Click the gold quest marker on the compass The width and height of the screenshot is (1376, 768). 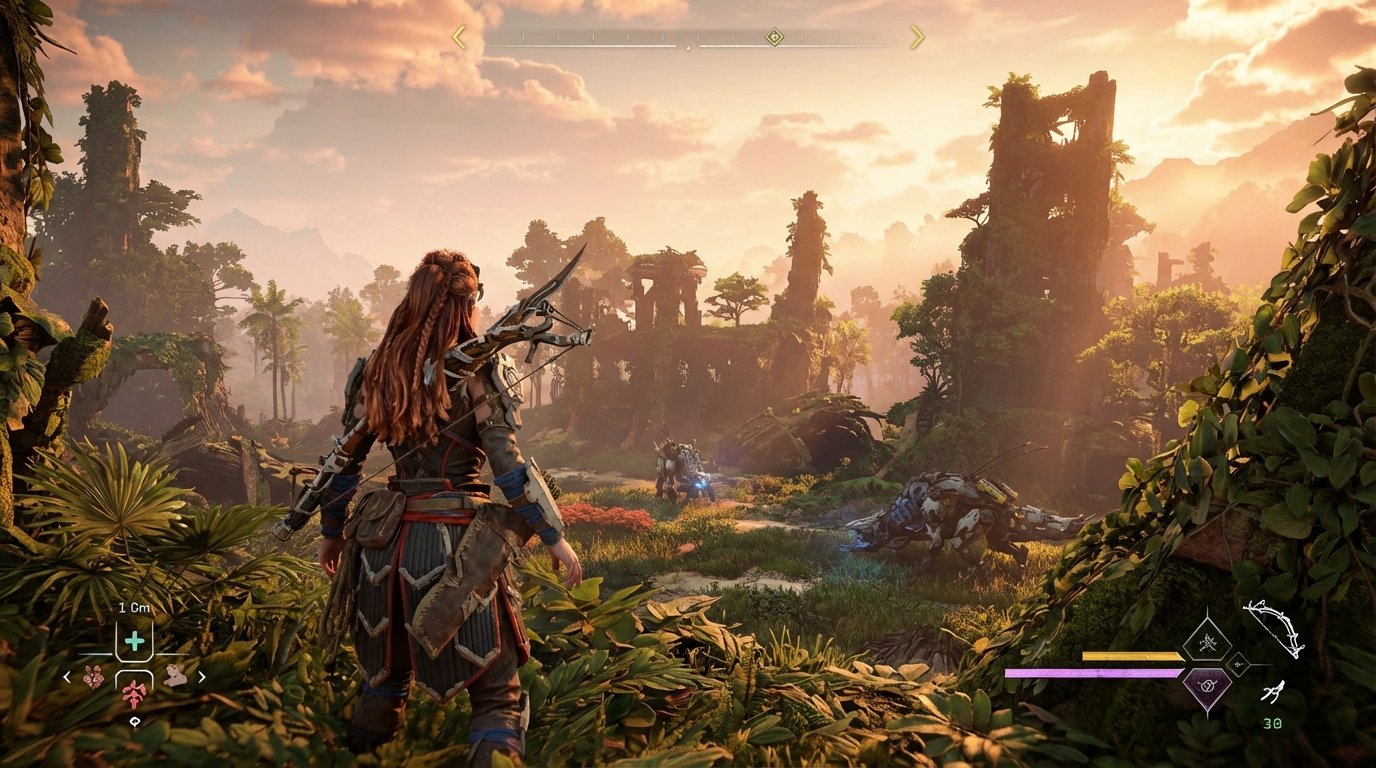pyautogui.click(x=774, y=36)
